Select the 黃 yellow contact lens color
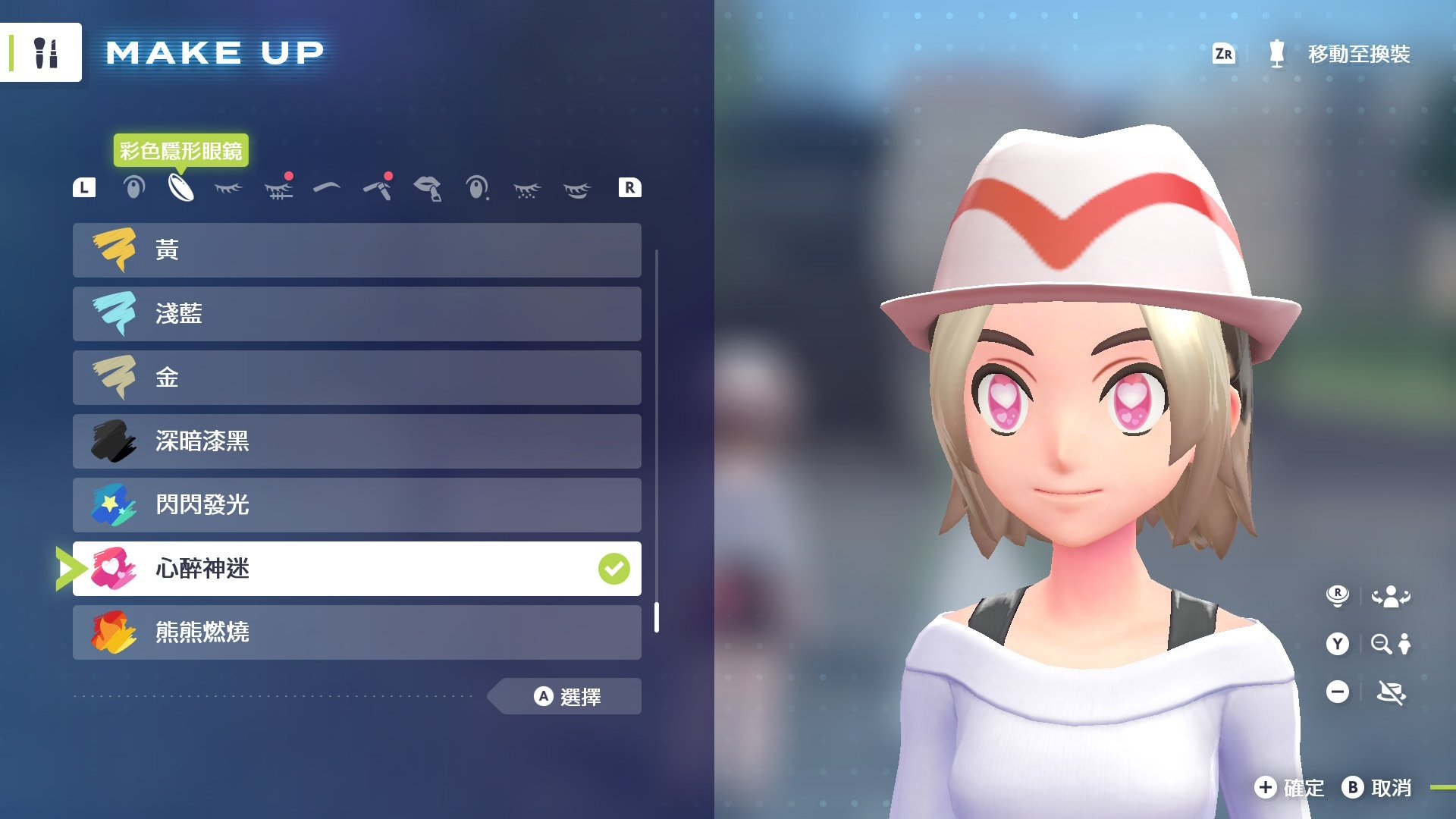Viewport: 1456px width, 819px height. [x=356, y=250]
